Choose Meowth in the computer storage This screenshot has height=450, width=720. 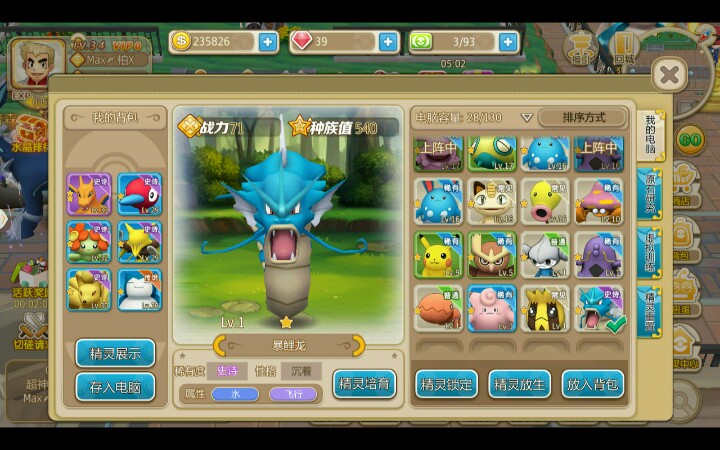(492, 201)
